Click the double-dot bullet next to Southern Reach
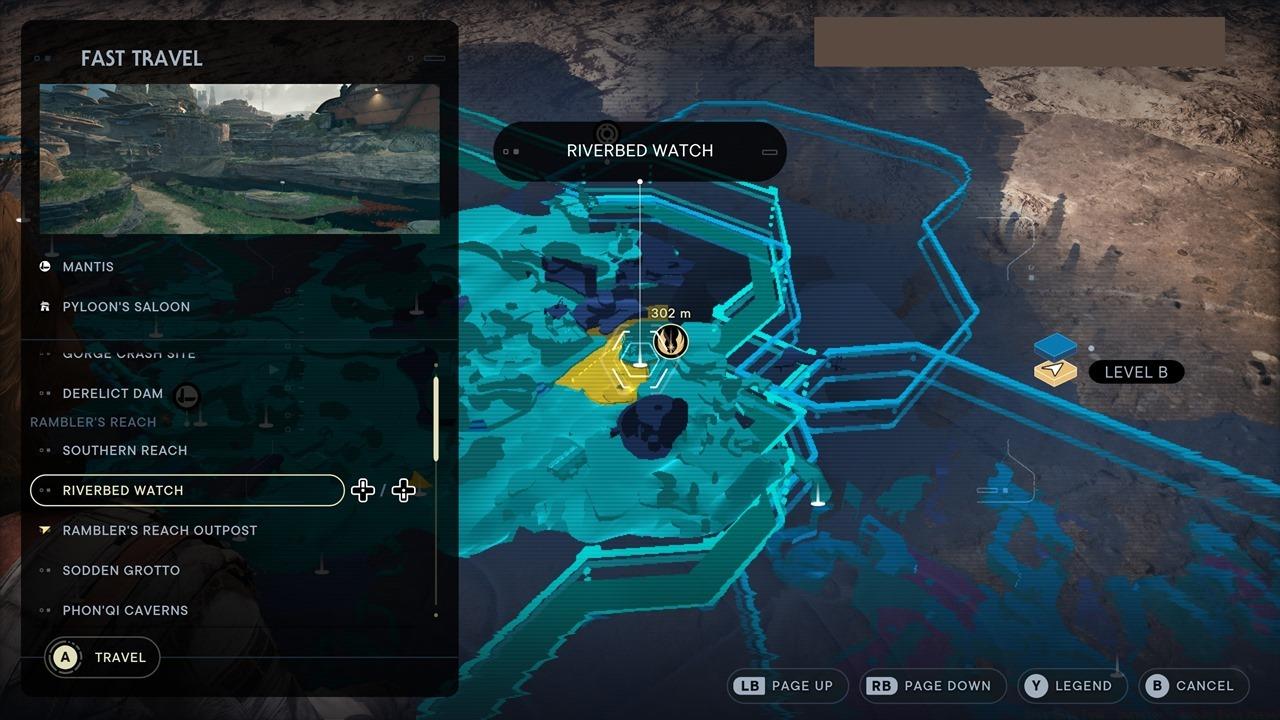Viewport: 1280px width, 720px height. click(x=44, y=450)
